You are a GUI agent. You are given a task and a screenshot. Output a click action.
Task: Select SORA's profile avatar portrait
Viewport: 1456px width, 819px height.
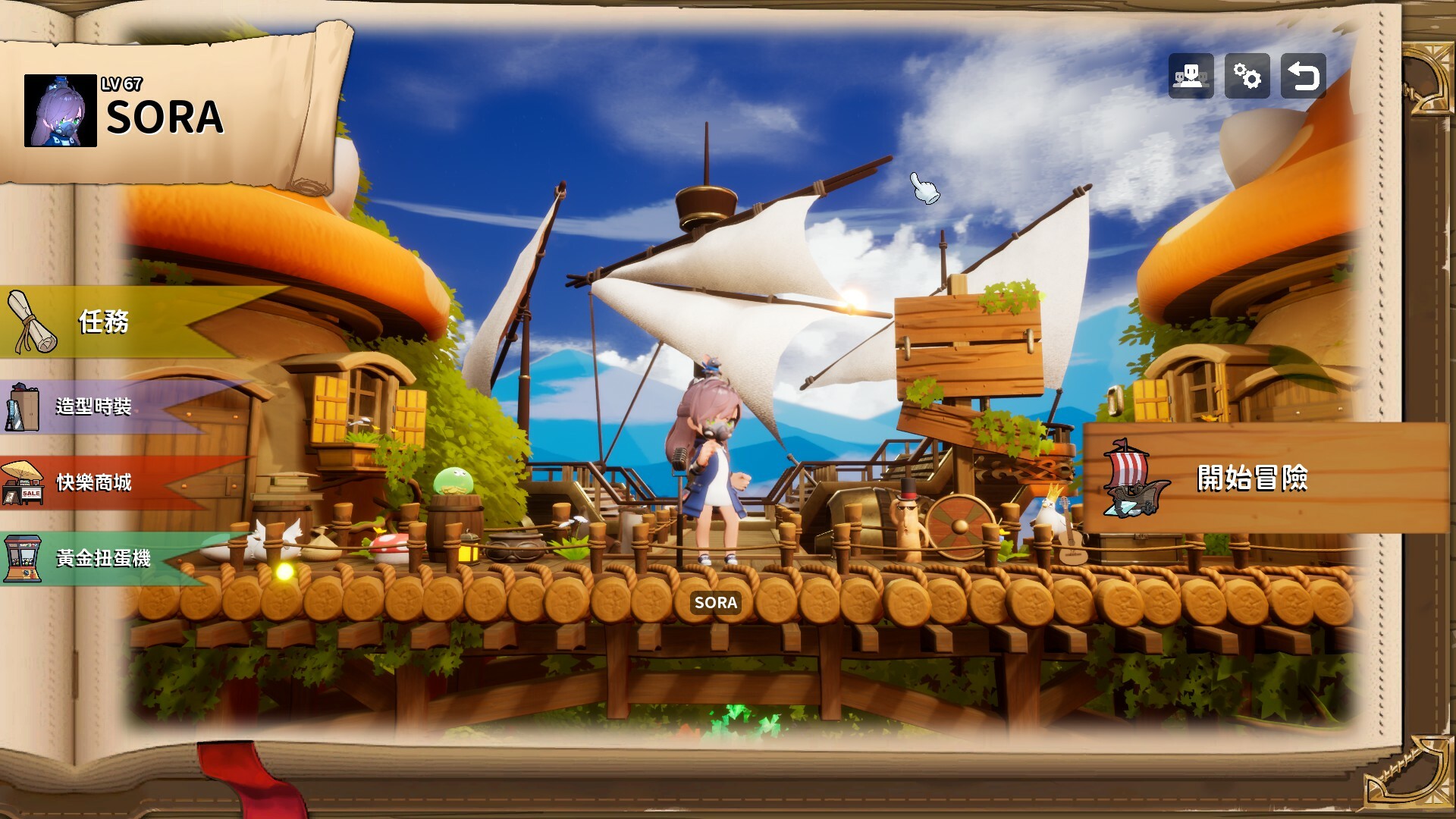[x=61, y=111]
